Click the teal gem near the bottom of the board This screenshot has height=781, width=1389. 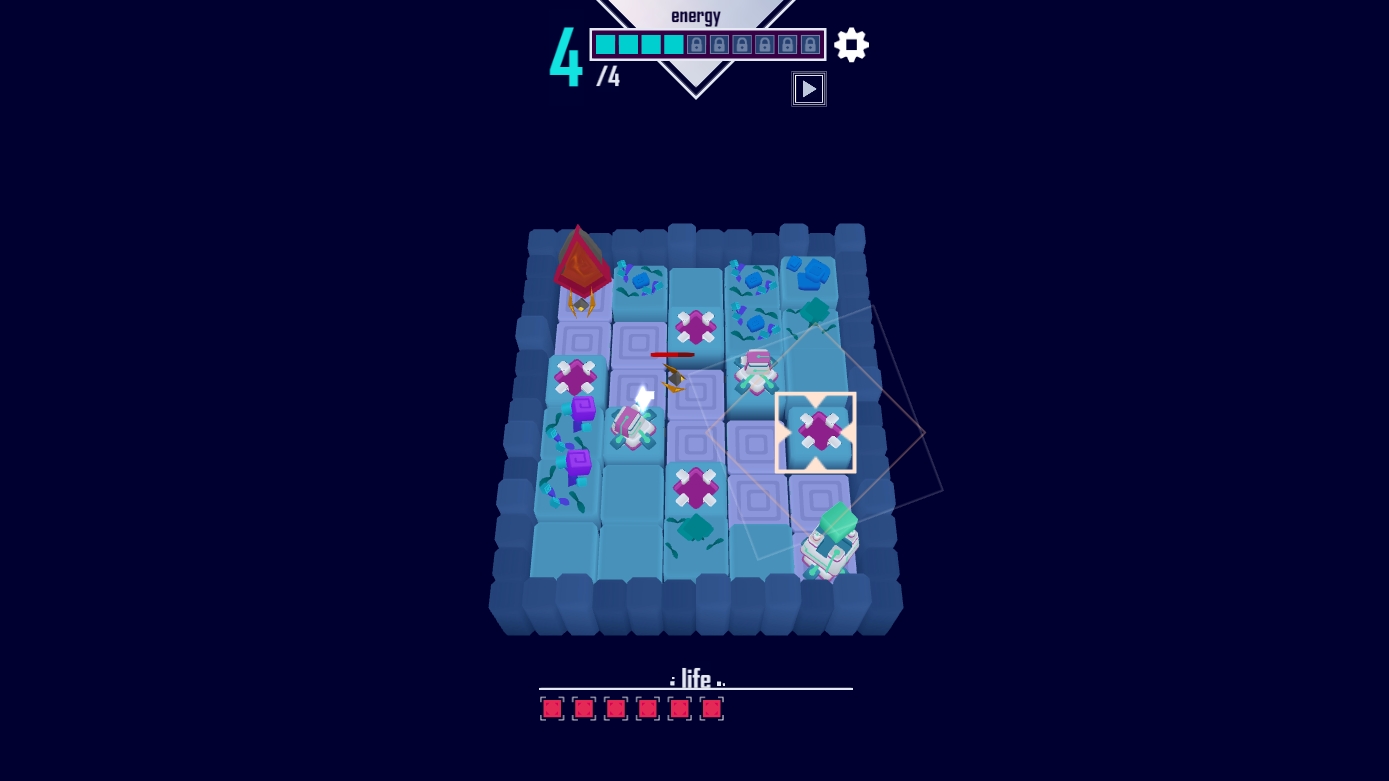697,527
